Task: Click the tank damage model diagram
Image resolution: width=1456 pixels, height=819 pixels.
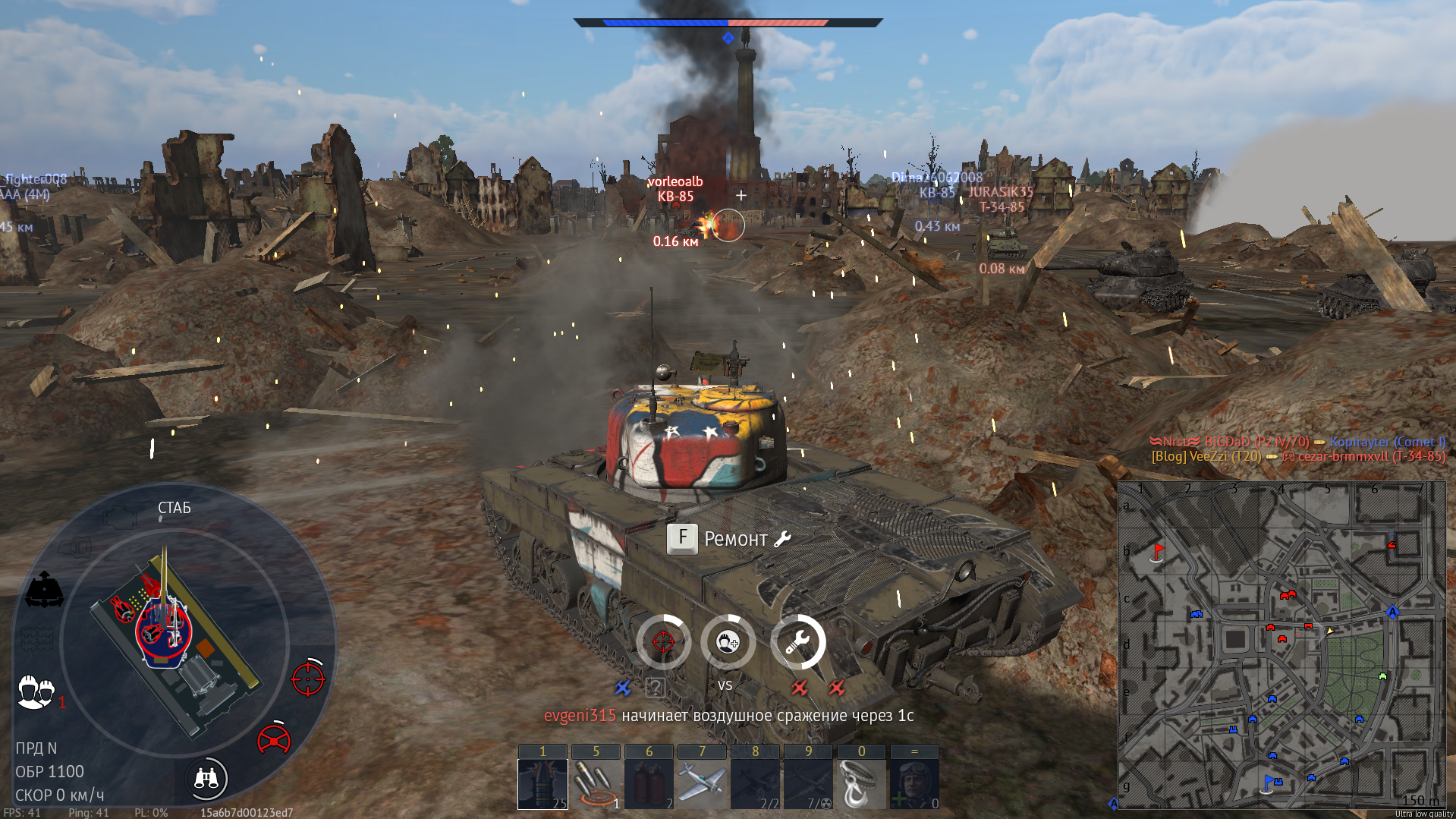Action: 173,641
